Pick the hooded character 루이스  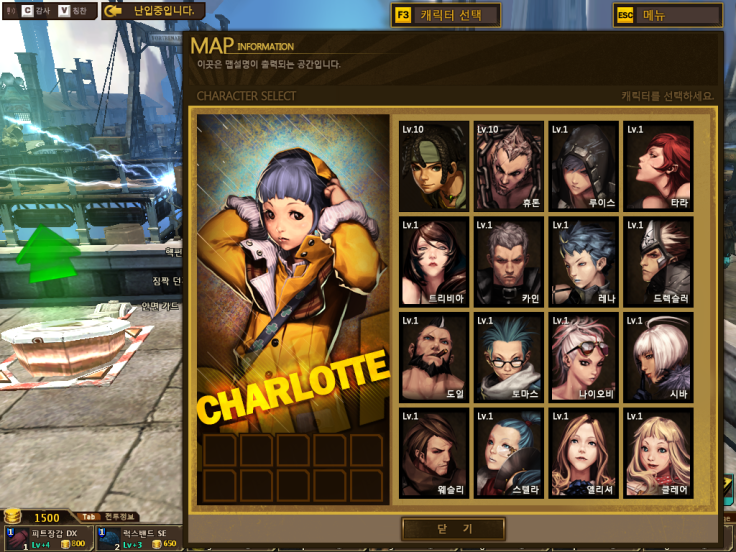click(x=583, y=166)
